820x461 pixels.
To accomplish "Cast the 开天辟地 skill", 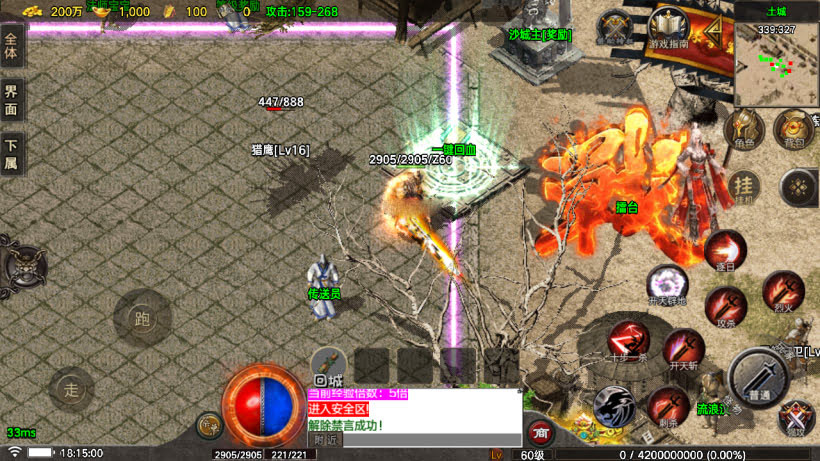I will point(667,285).
